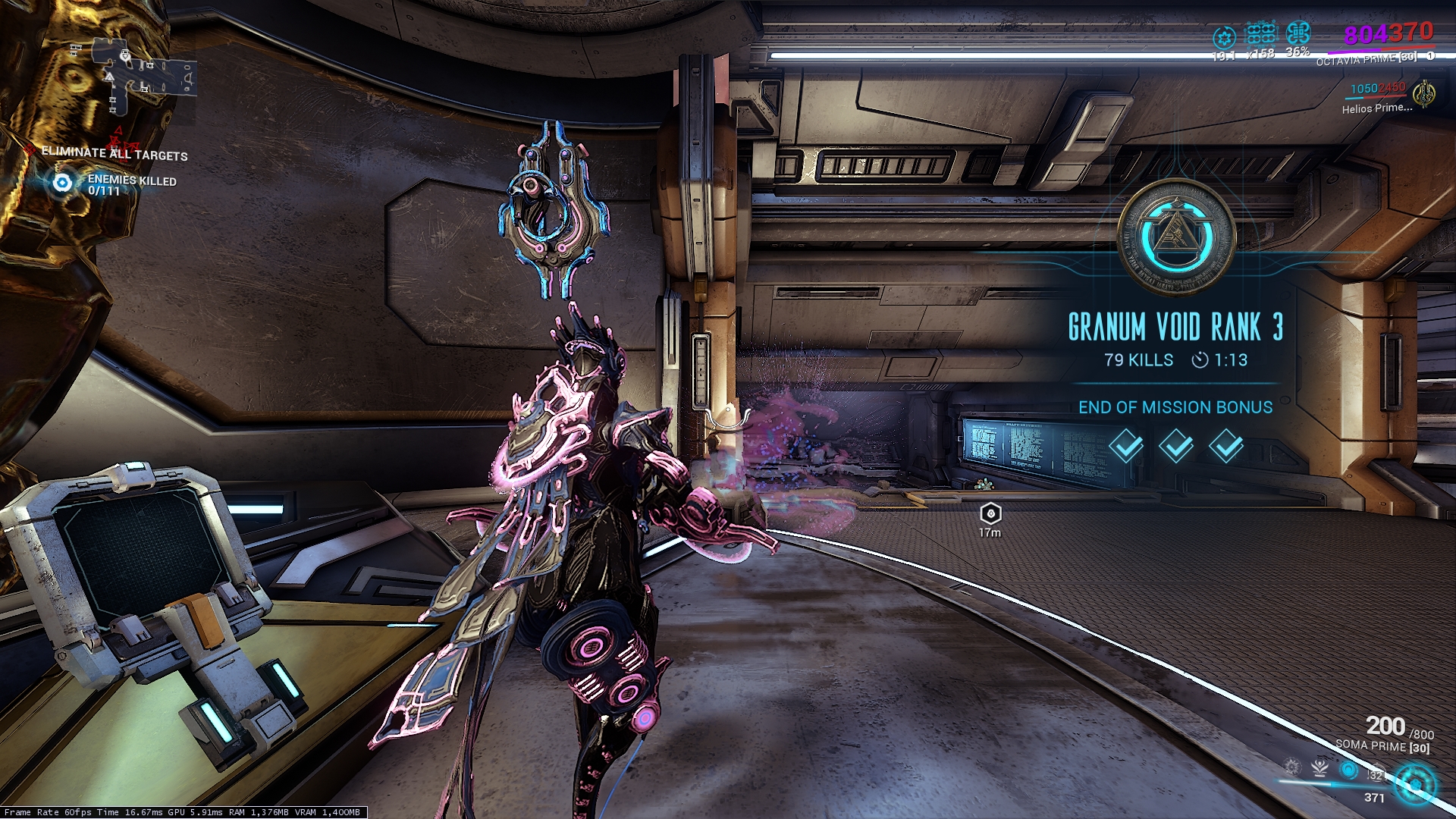Image resolution: width=1456 pixels, height=819 pixels.
Task: Select the buff icon showing x158
Action: (x=1261, y=34)
